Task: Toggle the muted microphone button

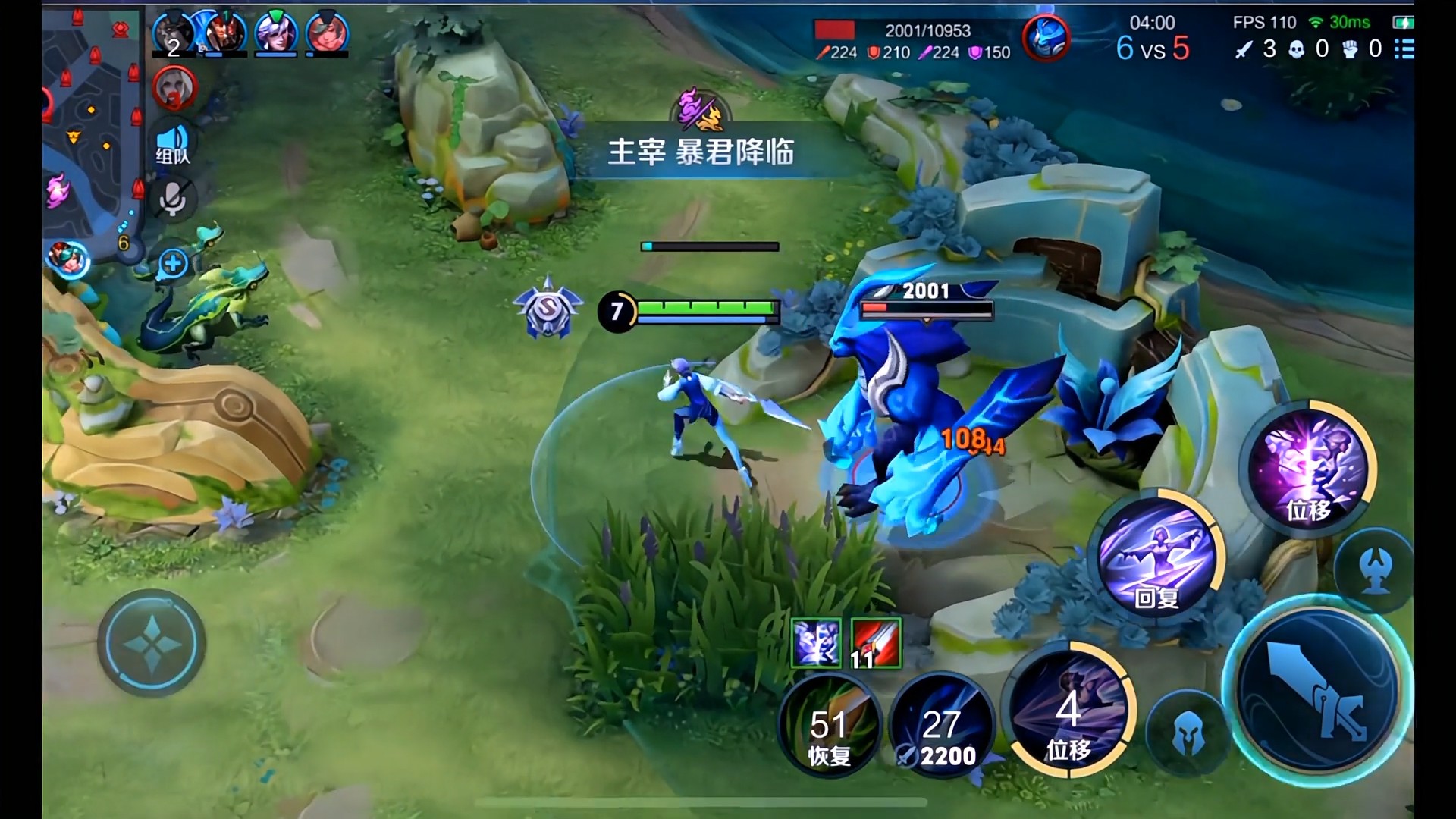Action: pos(173,199)
